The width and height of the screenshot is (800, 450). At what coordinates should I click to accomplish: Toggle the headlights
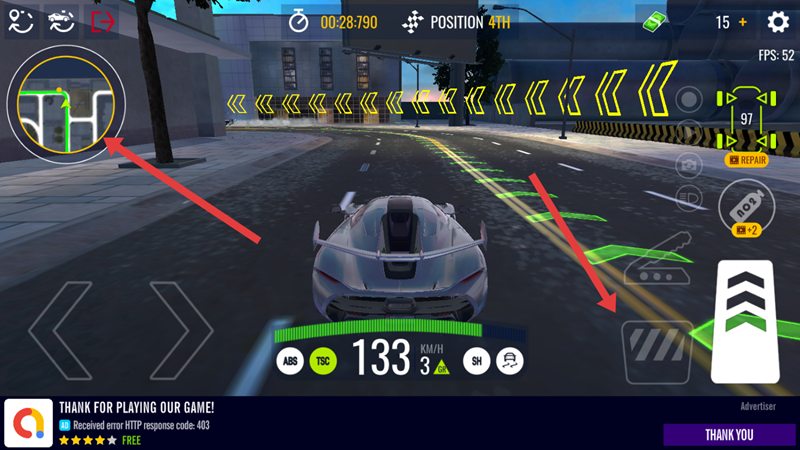click(687, 197)
